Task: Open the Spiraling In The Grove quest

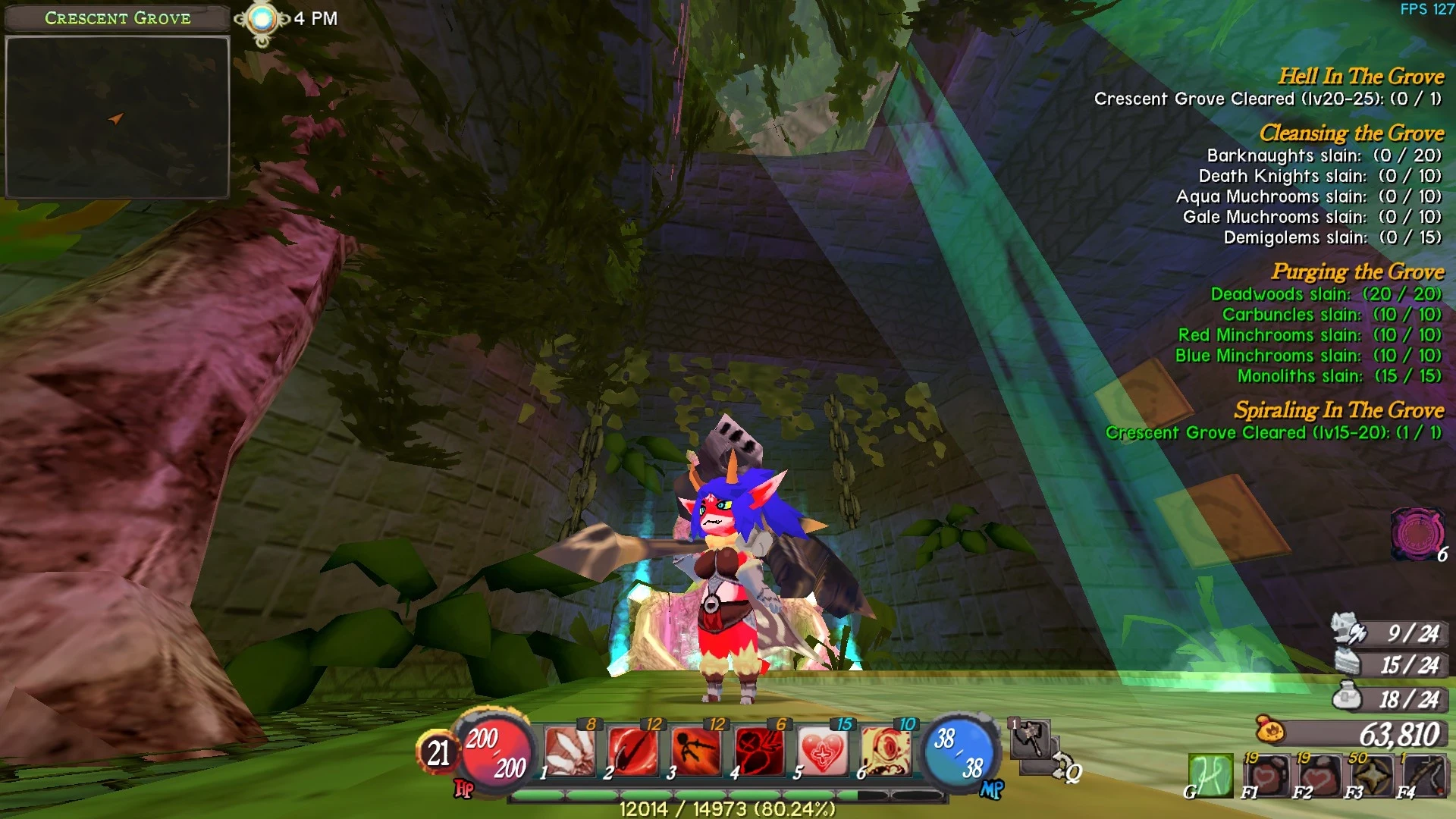Action: coord(1338,410)
